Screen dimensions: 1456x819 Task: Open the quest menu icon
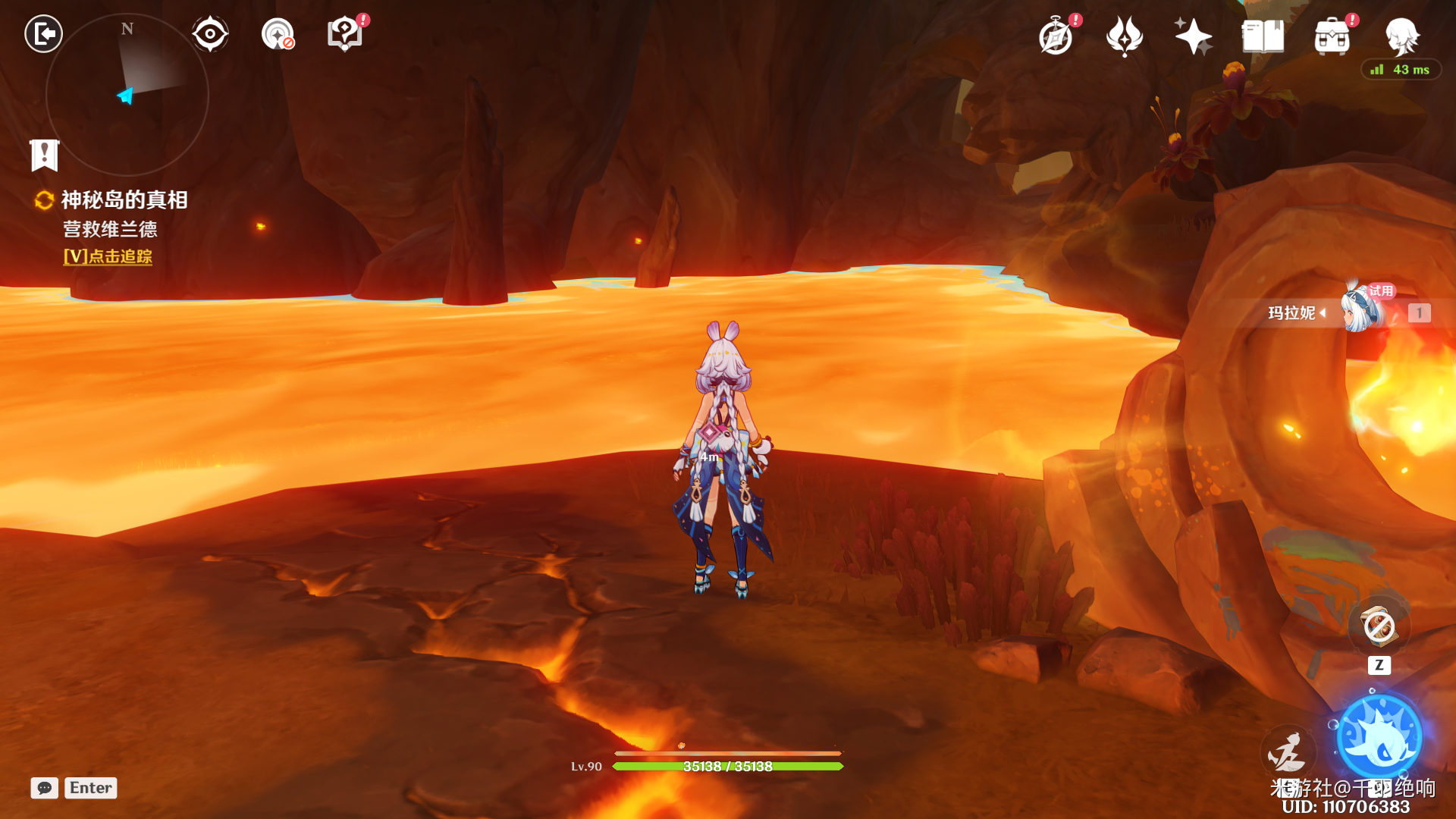point(345,34)
